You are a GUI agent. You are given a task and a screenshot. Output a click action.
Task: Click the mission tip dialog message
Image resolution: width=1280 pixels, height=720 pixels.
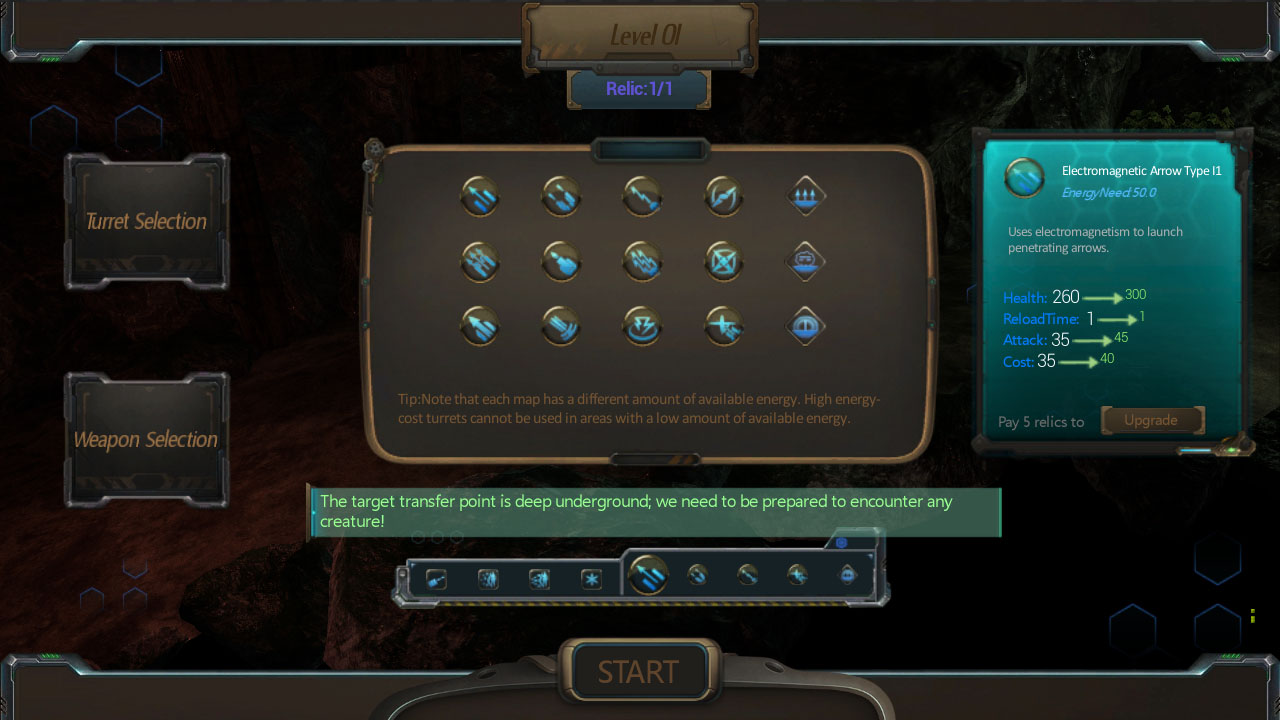(655, 511)
